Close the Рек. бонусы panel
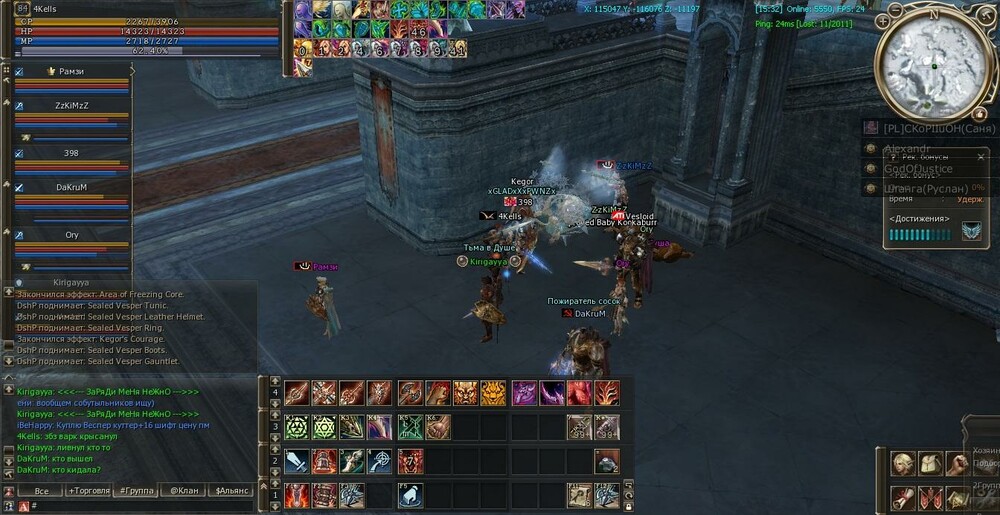The image size is (1000, 515). pos(982,157)
